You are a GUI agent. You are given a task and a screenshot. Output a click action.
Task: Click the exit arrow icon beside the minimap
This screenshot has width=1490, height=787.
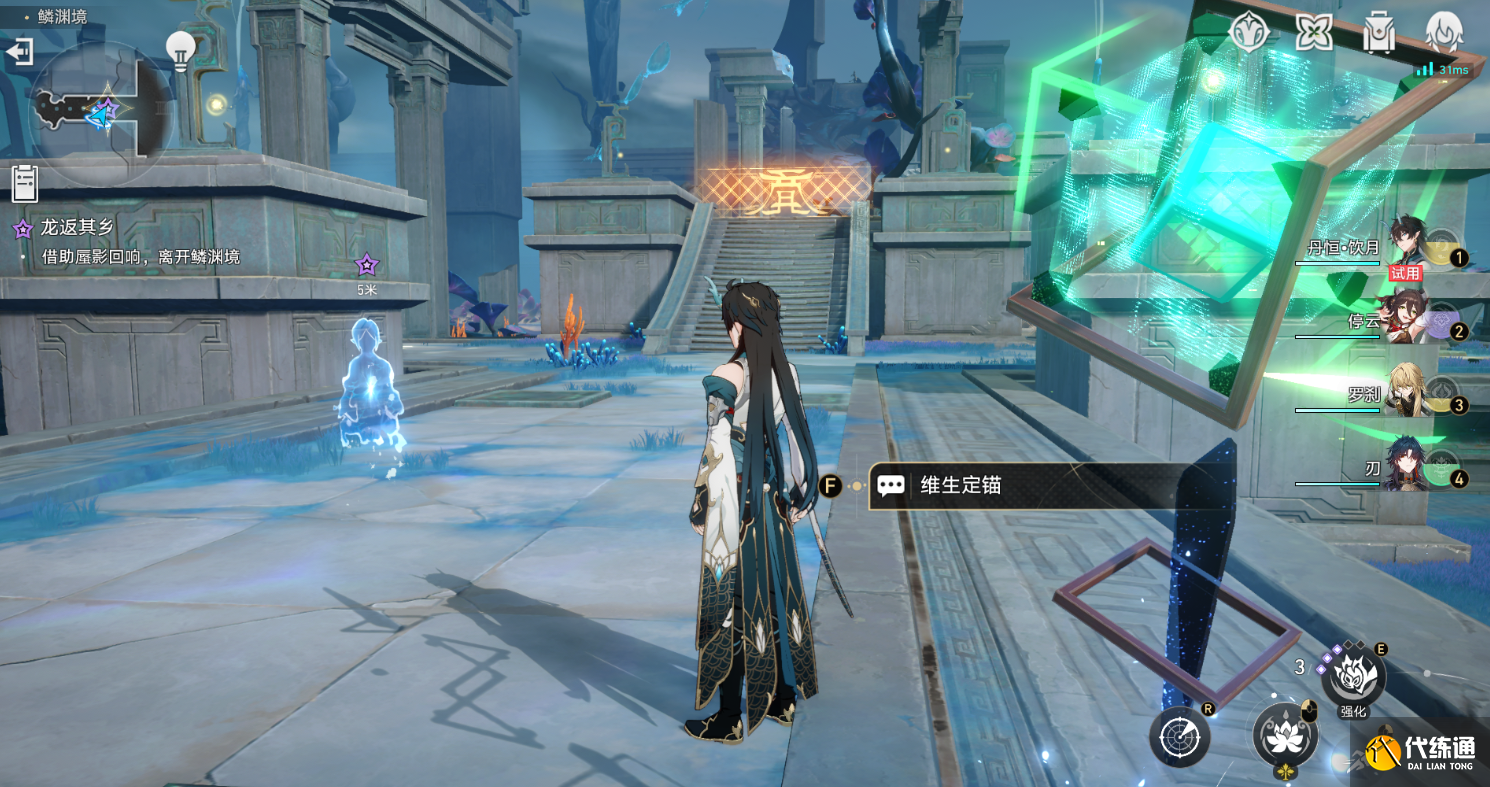20,52
